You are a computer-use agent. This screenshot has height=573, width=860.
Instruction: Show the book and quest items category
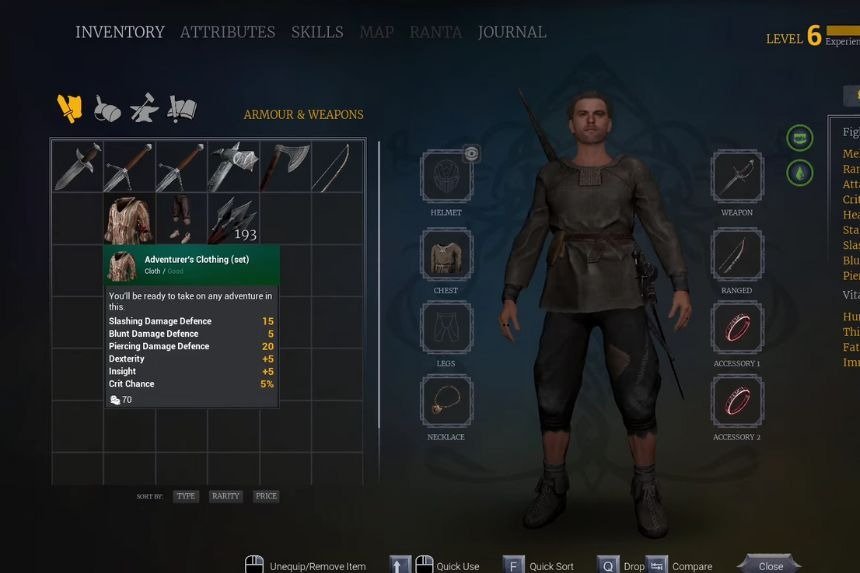[x=182, y=108]
